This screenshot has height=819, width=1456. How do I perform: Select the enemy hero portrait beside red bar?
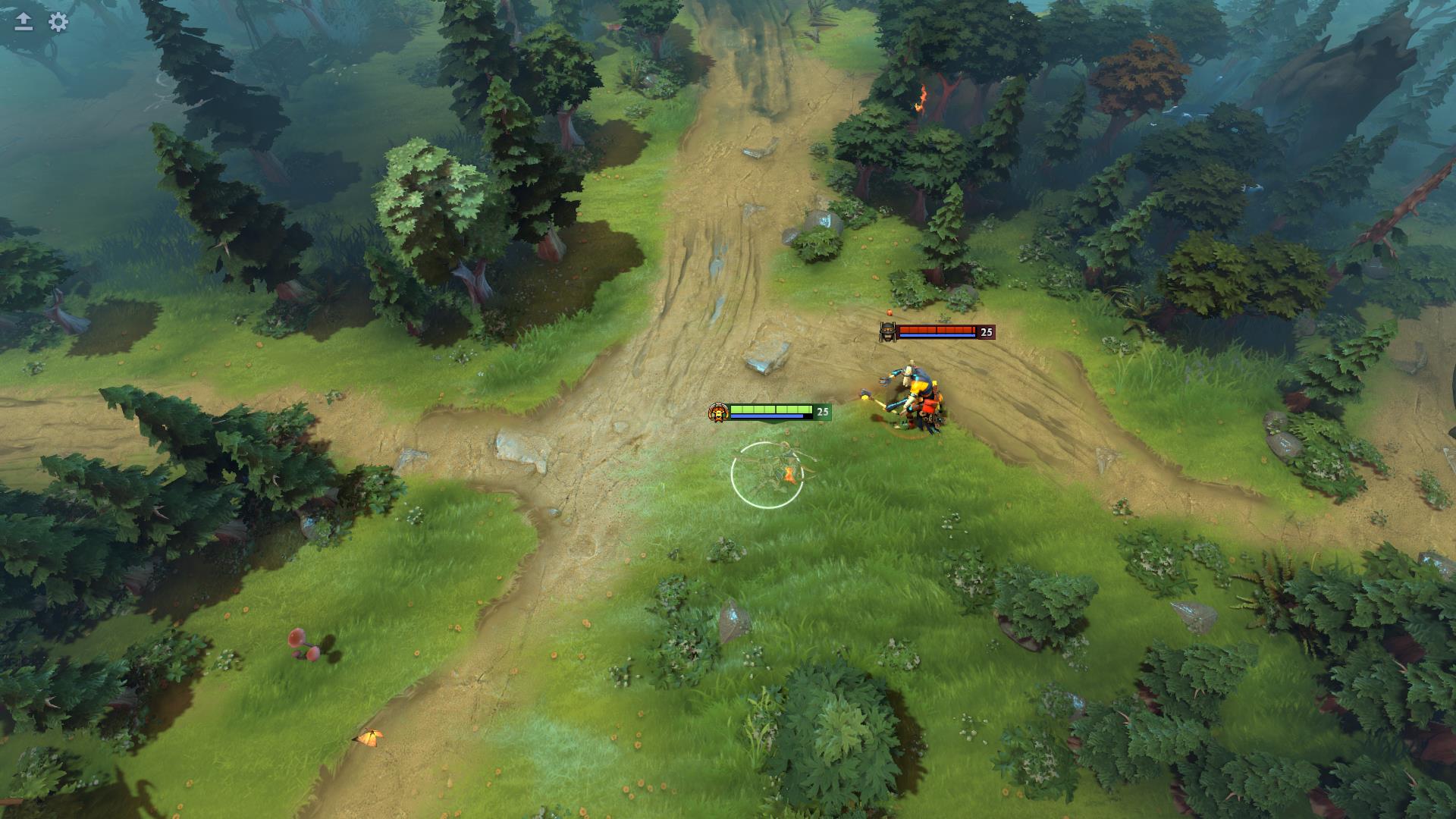click(887, 331)
